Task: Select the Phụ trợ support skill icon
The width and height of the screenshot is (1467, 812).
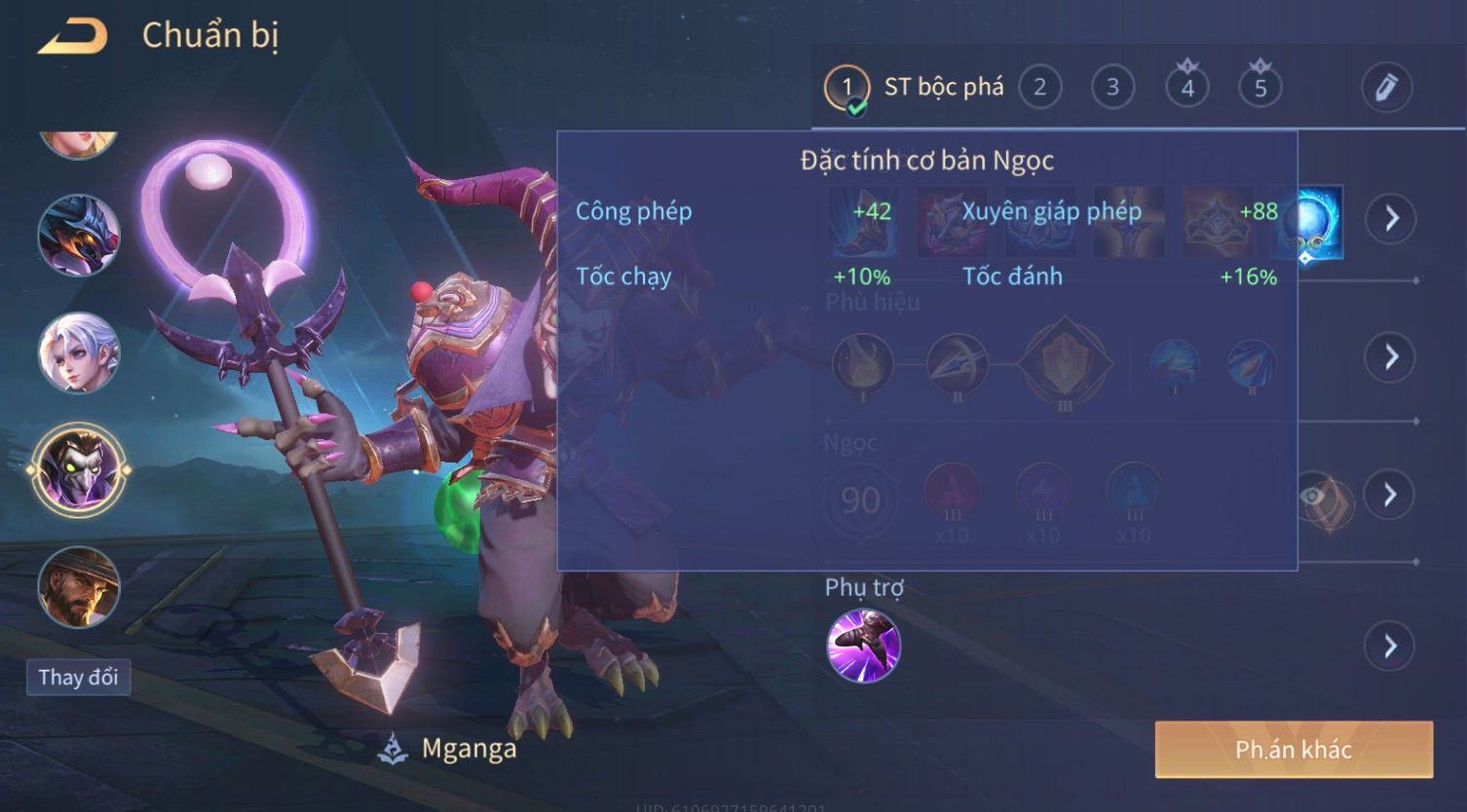Action: pos(863,646)
